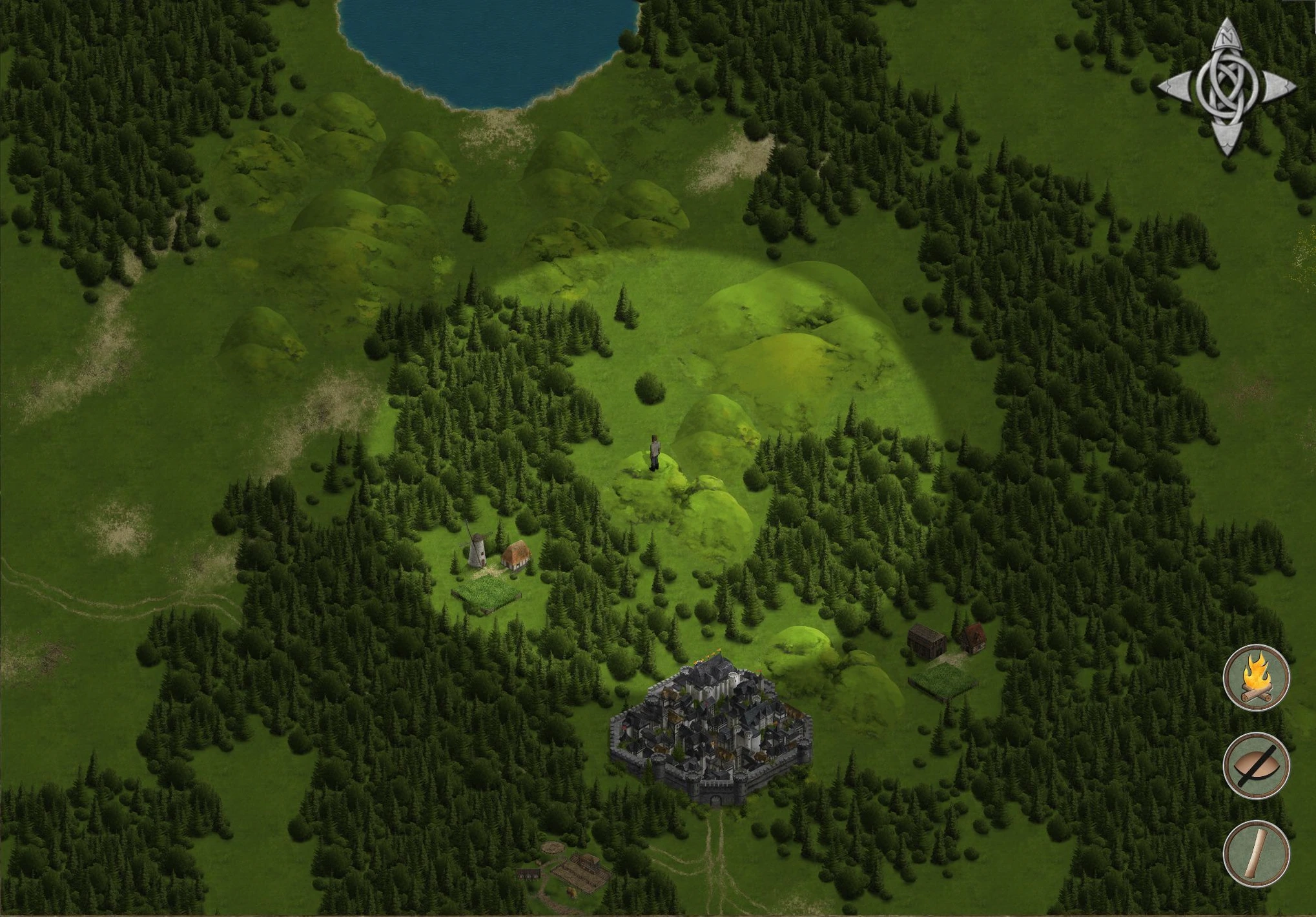This screenshot has height=917, width=1316.
Task: Open the rolled parchment scroll button
Action: coord(1256,853)
